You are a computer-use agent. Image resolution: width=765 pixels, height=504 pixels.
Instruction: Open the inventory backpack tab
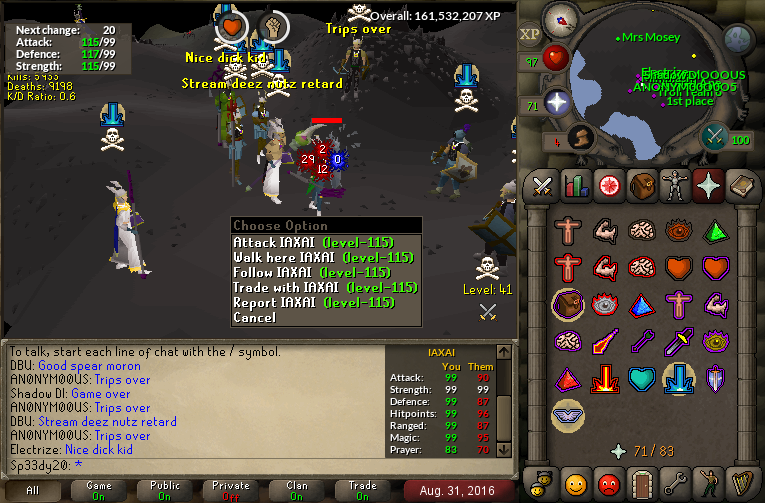click(x=643, y=186)
